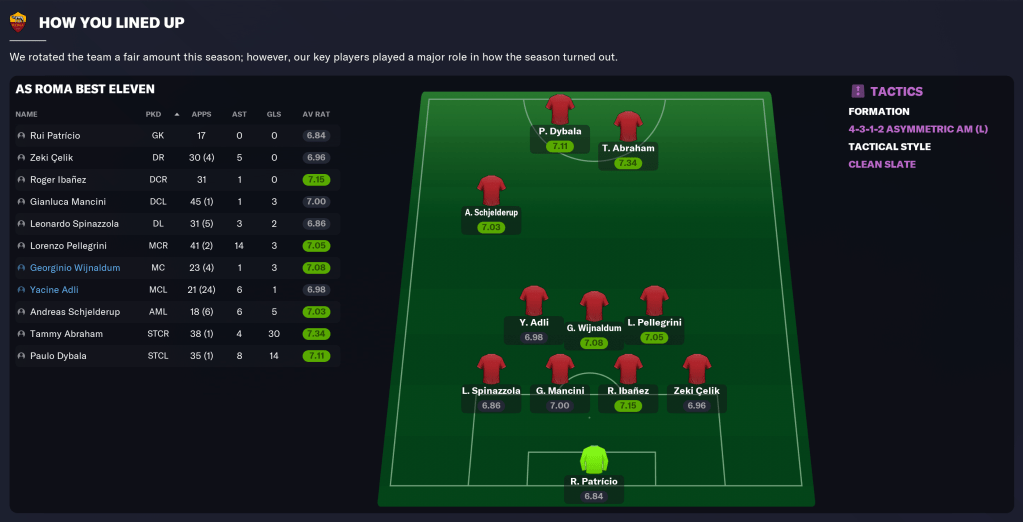The width and height of the screenshot is (1023, 522).
Task: Click the Clean Slate tactical style
Action: pos(882,164)
